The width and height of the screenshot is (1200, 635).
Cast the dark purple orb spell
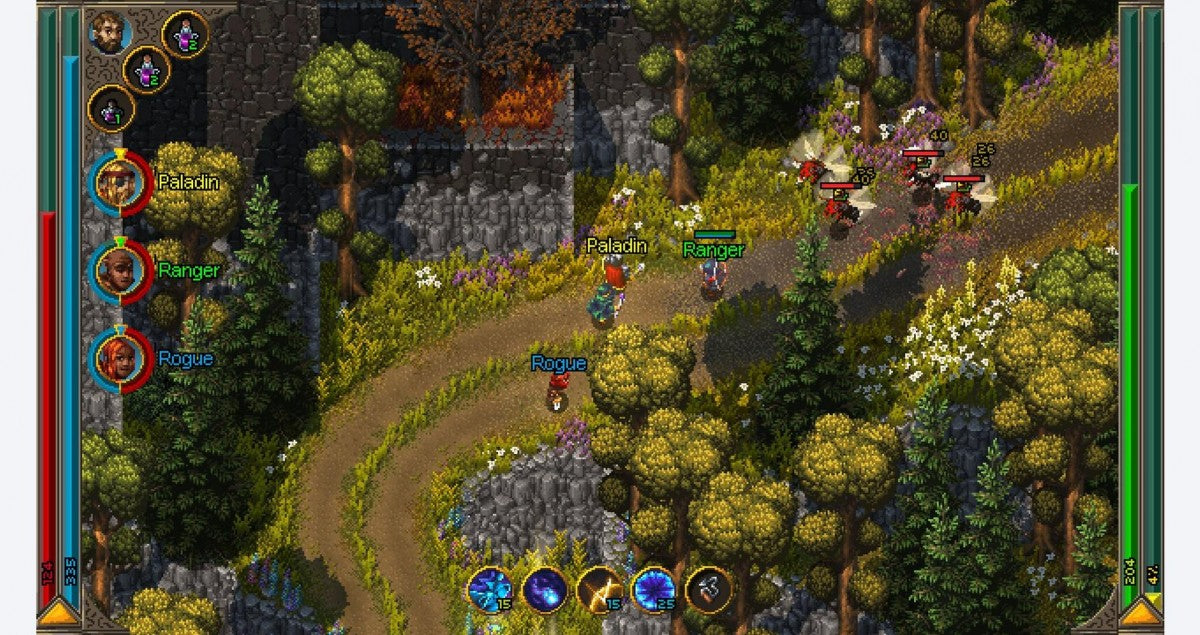[545, 589]
